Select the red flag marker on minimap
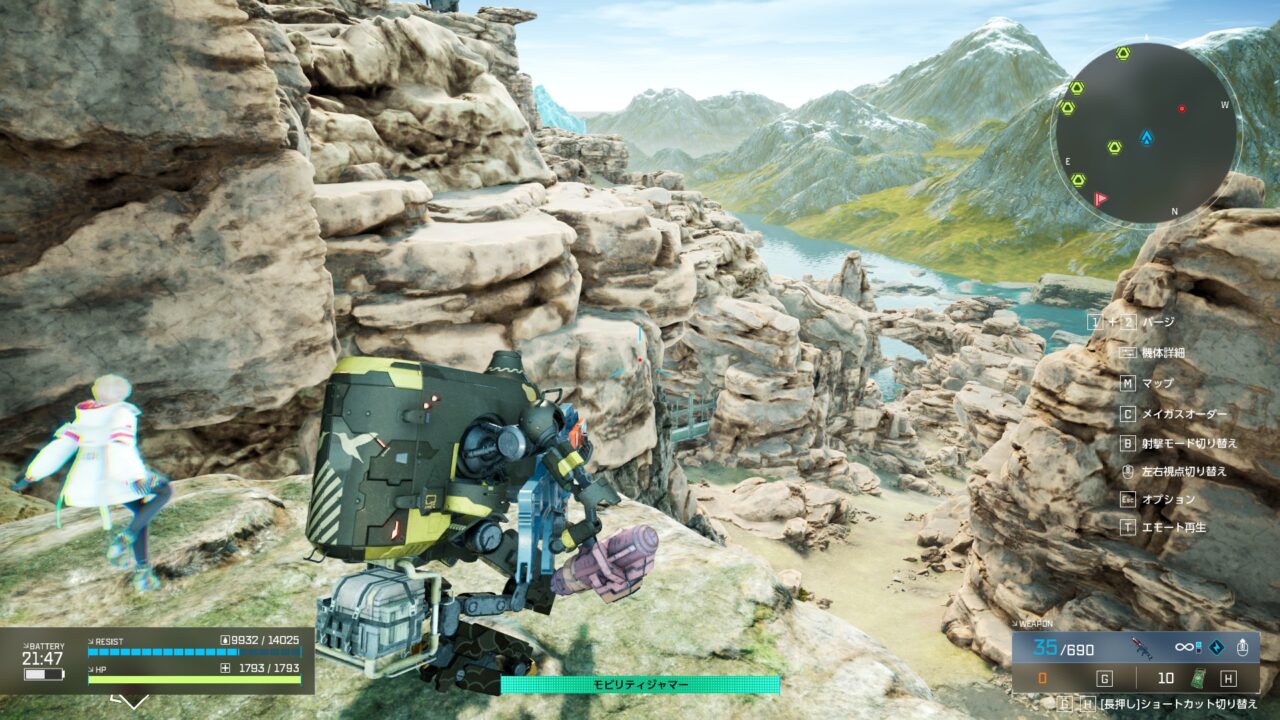Screen dimensions: 1280x720 point(1100,199)
